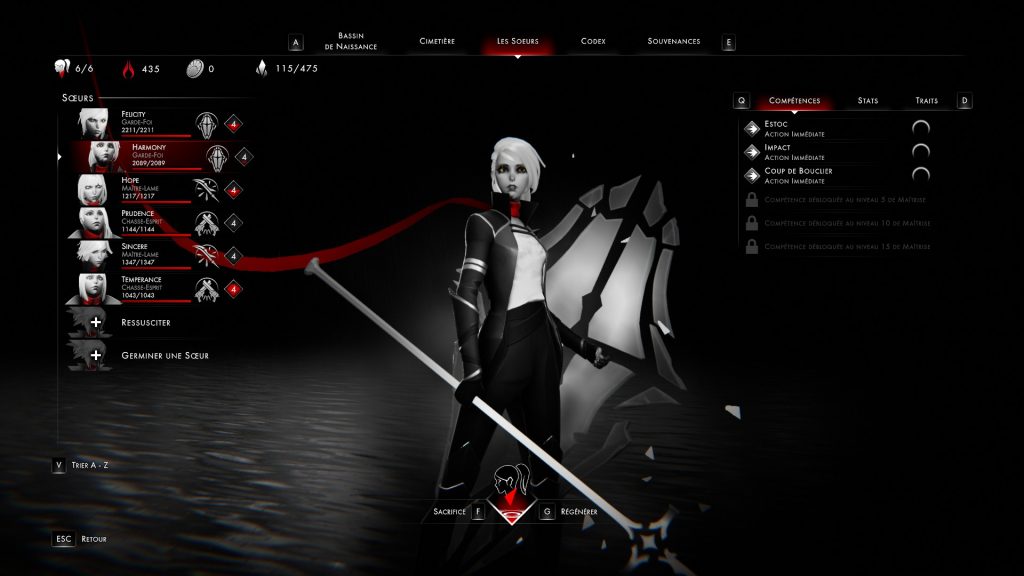Viewport: 1024px width, 576px height.
Task: View the Traits panel
Action: point(926,101)
